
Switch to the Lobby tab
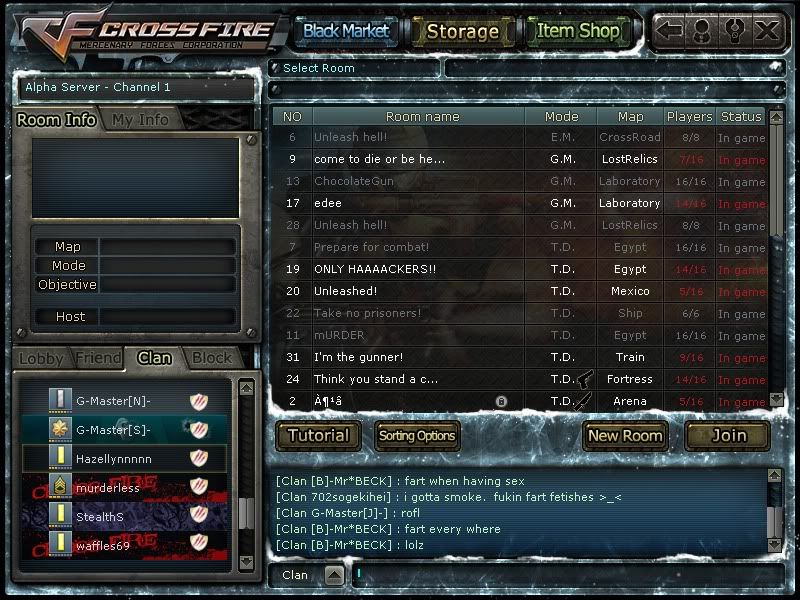41,358
